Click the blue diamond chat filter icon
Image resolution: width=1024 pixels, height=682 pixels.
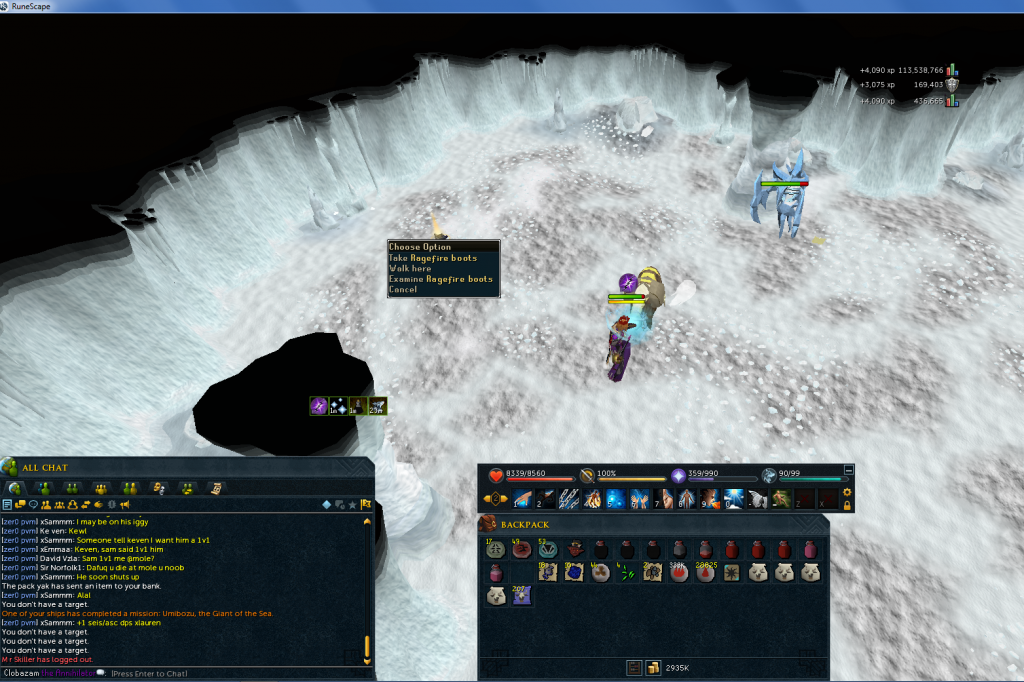pos(326,504)
